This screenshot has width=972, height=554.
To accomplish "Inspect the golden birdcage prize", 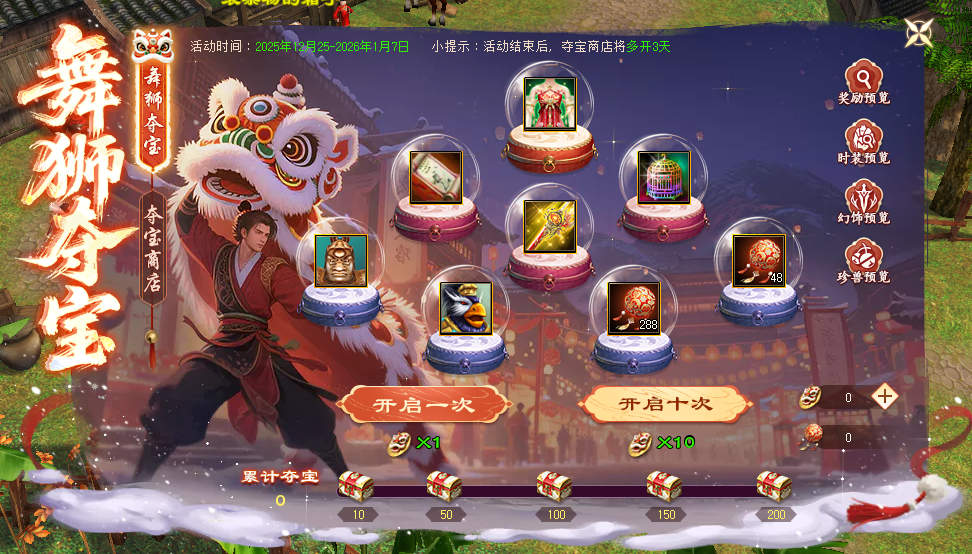I will 664,178.
